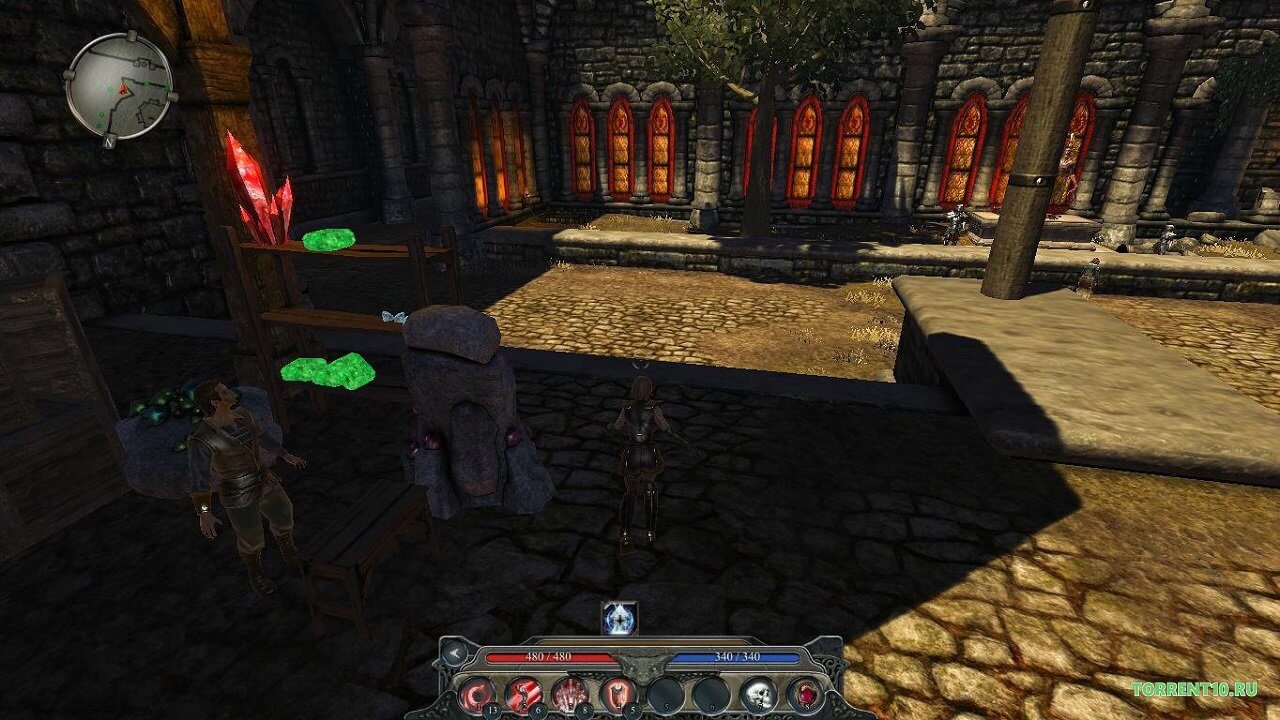The height and width of the screenshot is (720, 1280).
Task: Click the glowing blue buff icon
Action: click(619, 619)
